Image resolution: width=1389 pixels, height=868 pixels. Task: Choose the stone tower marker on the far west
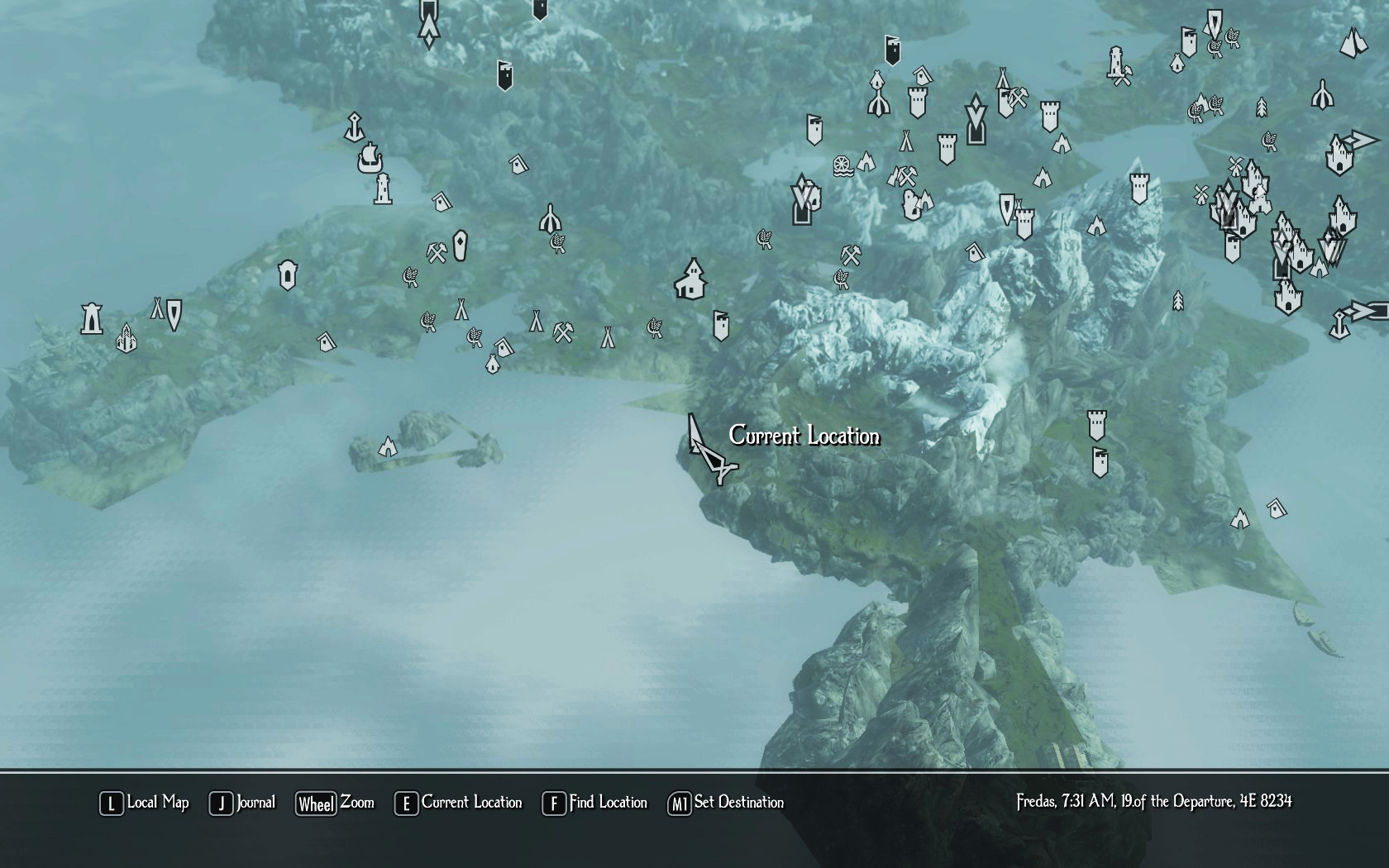[x=91, y=318]
